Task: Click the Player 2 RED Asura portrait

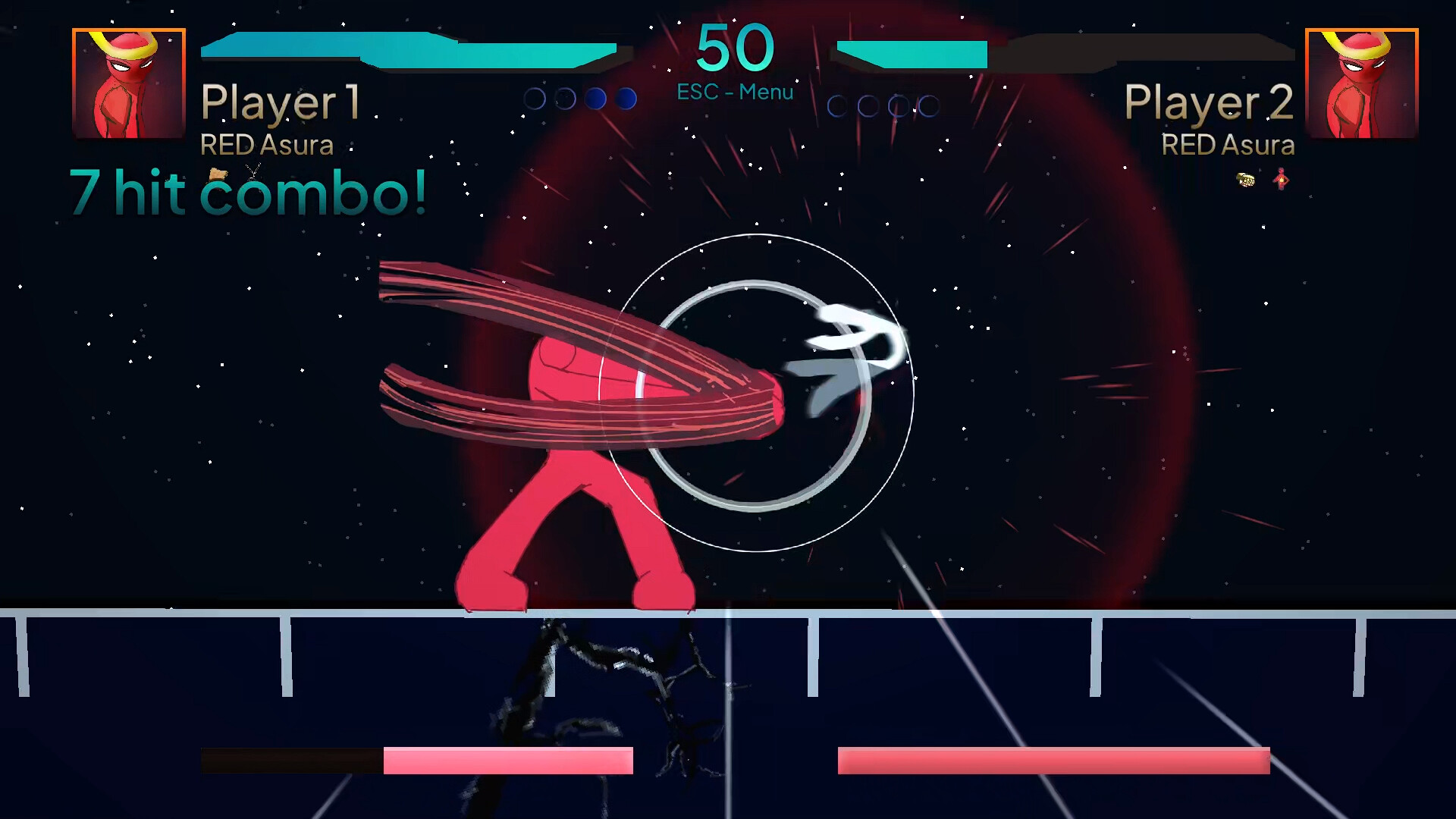Action: 1361,83
